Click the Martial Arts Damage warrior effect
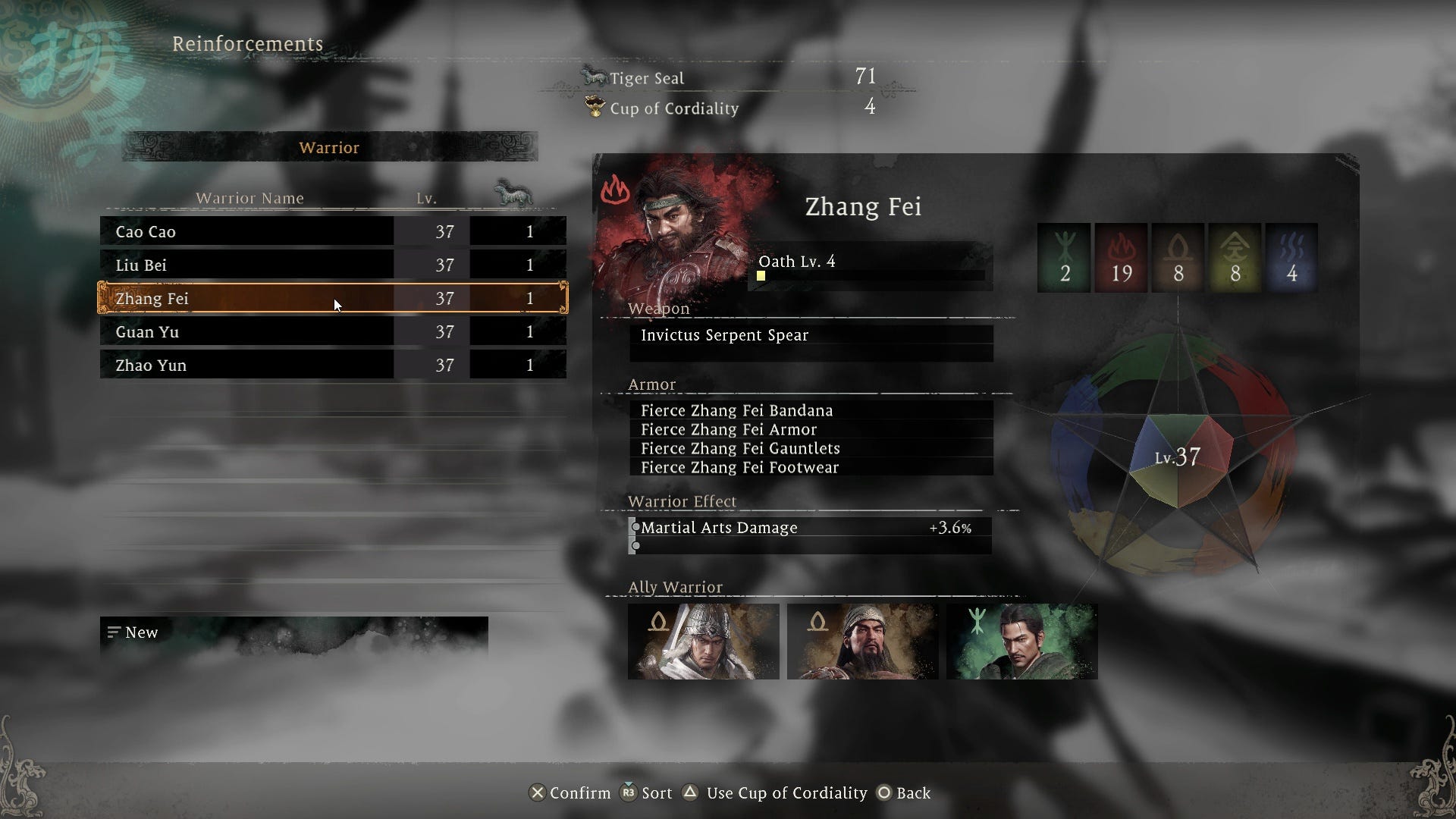 point(810,528)
